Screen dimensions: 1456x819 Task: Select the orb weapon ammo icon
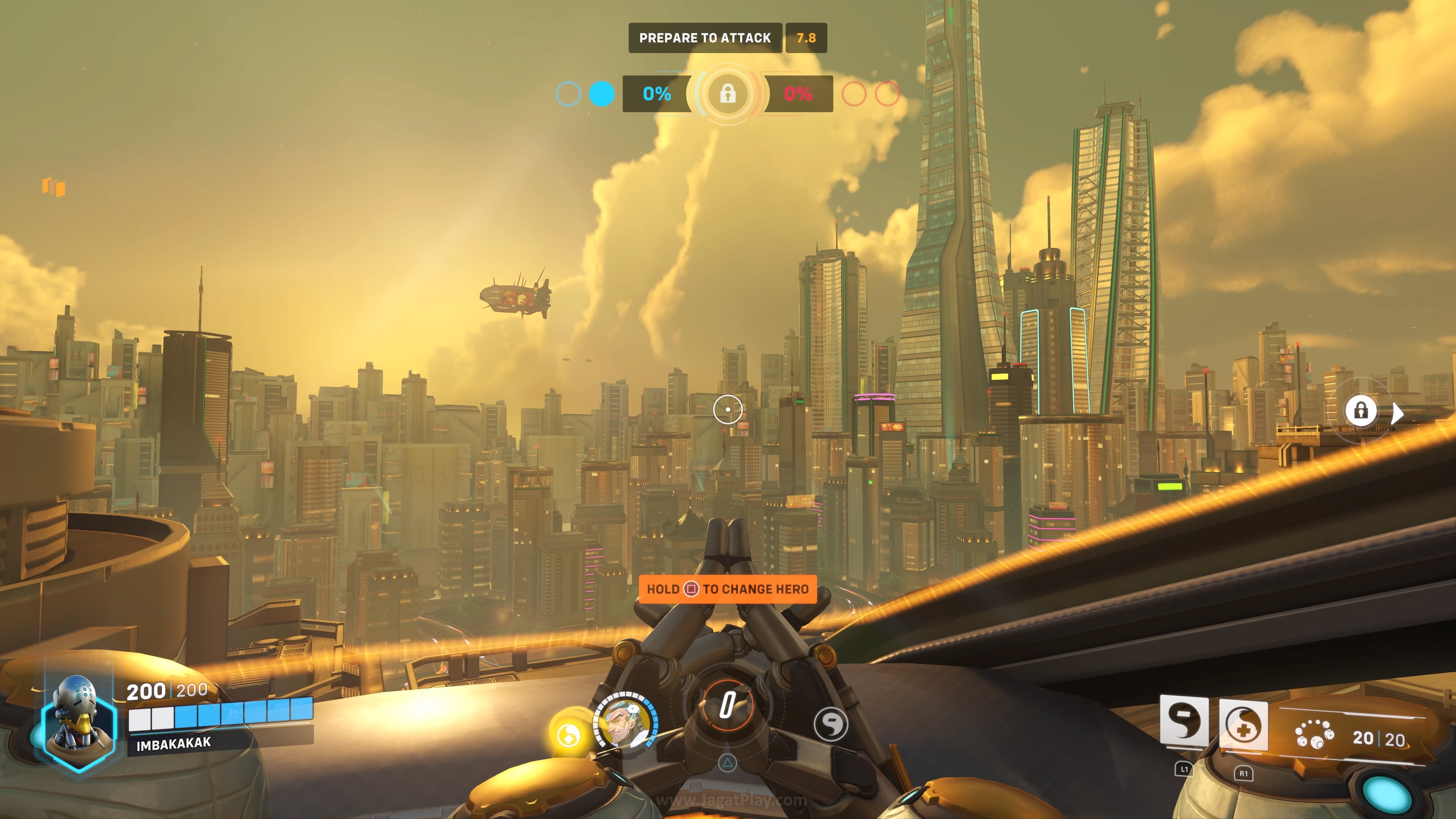tap(1314, 734)
